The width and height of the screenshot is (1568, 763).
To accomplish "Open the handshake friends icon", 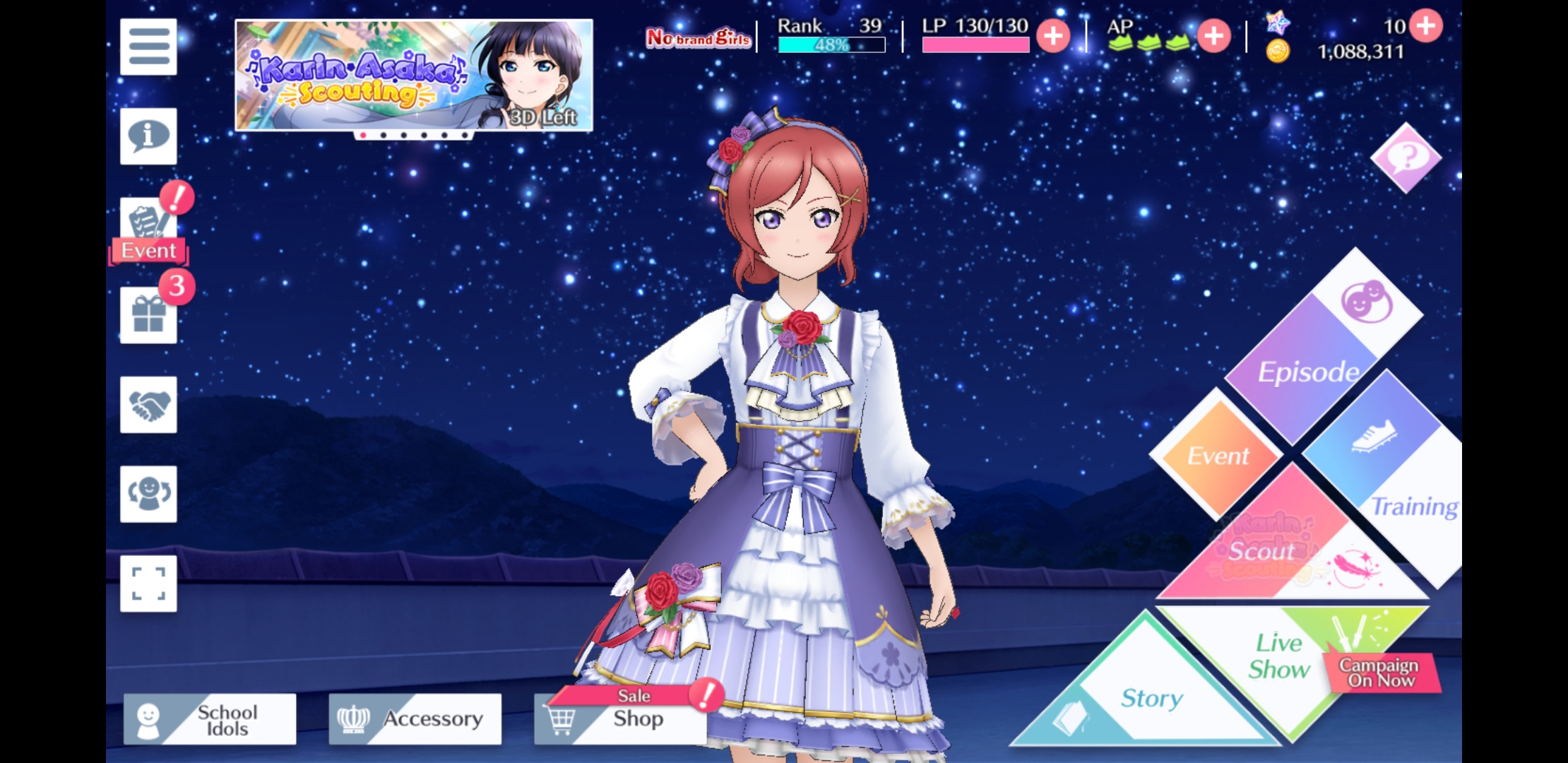I will point(148,405).
